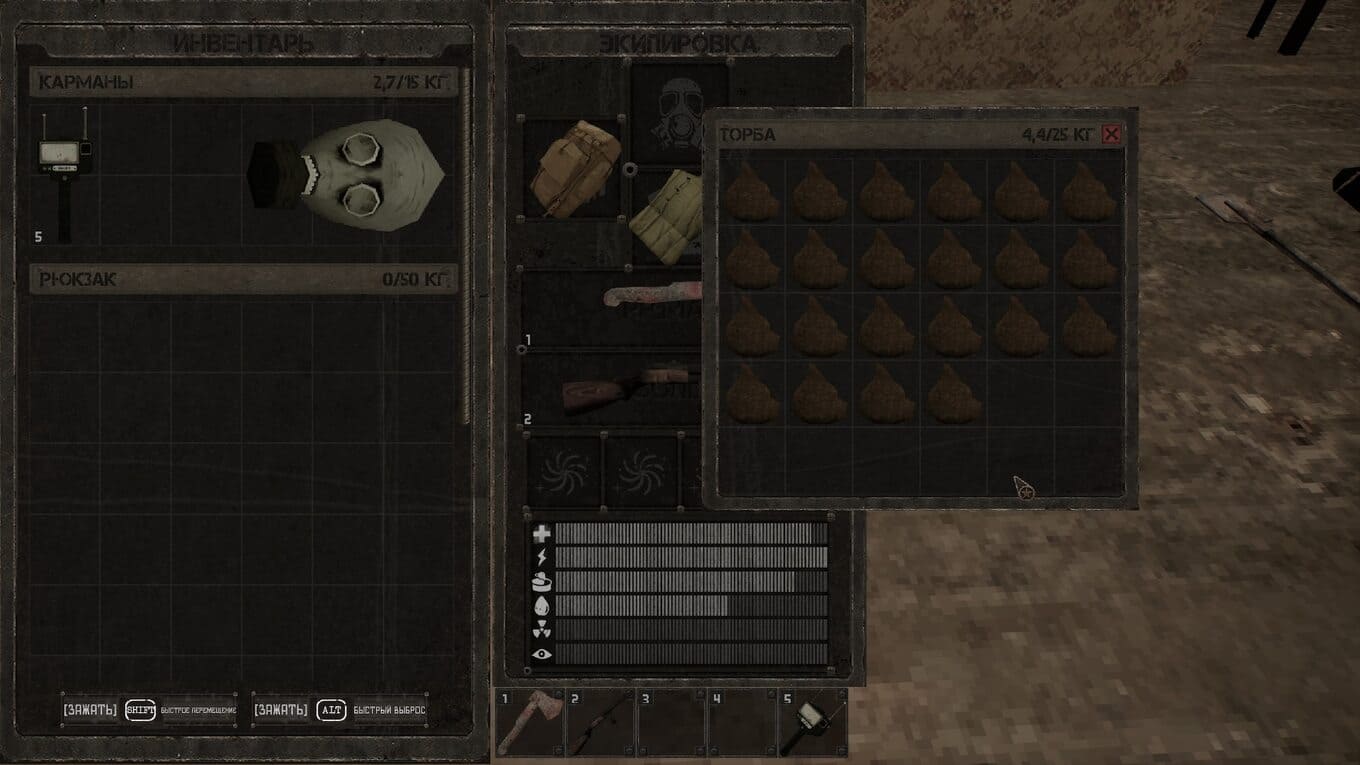Choose the shotgun in hotbar slot 2
Viewport: 1360px width, 765px height.
(x=600, y=722)
